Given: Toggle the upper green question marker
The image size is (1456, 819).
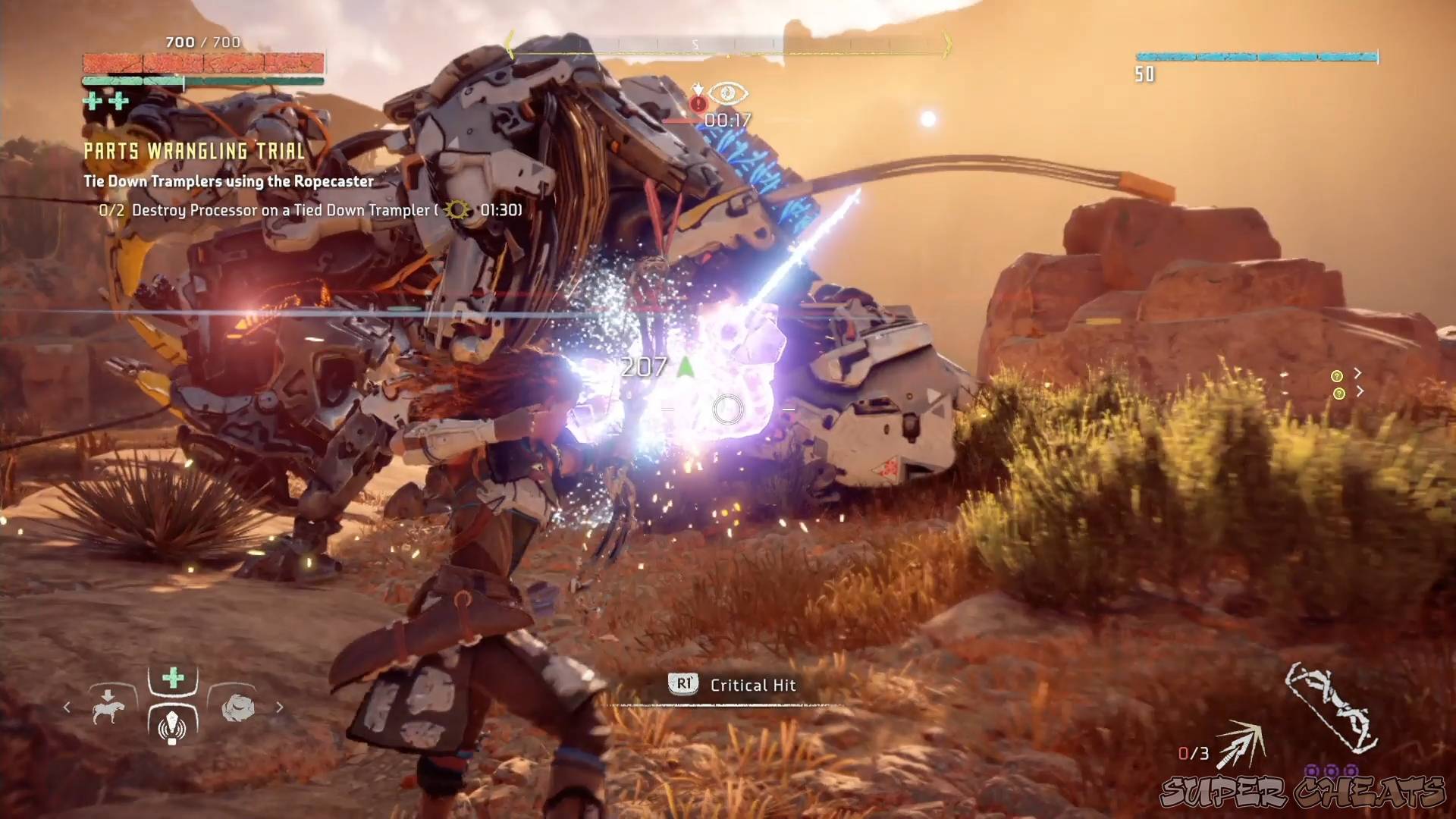Looking at the screenshot, I should (x=1337, y=376).
